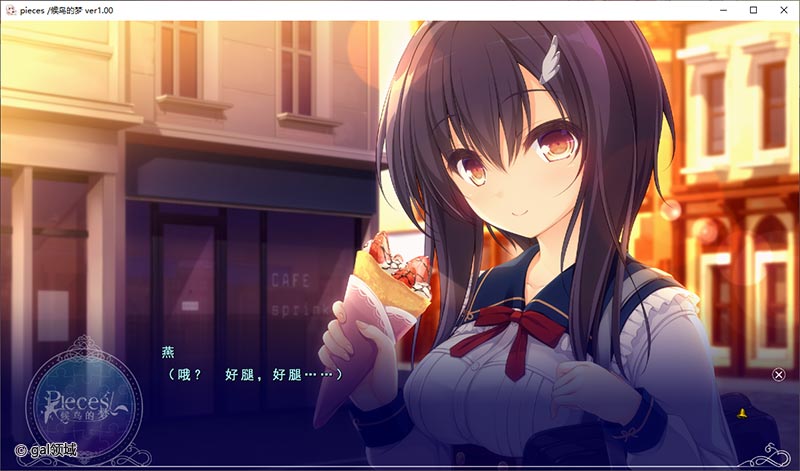
Task: Minimize the game window
Action: 723,9
